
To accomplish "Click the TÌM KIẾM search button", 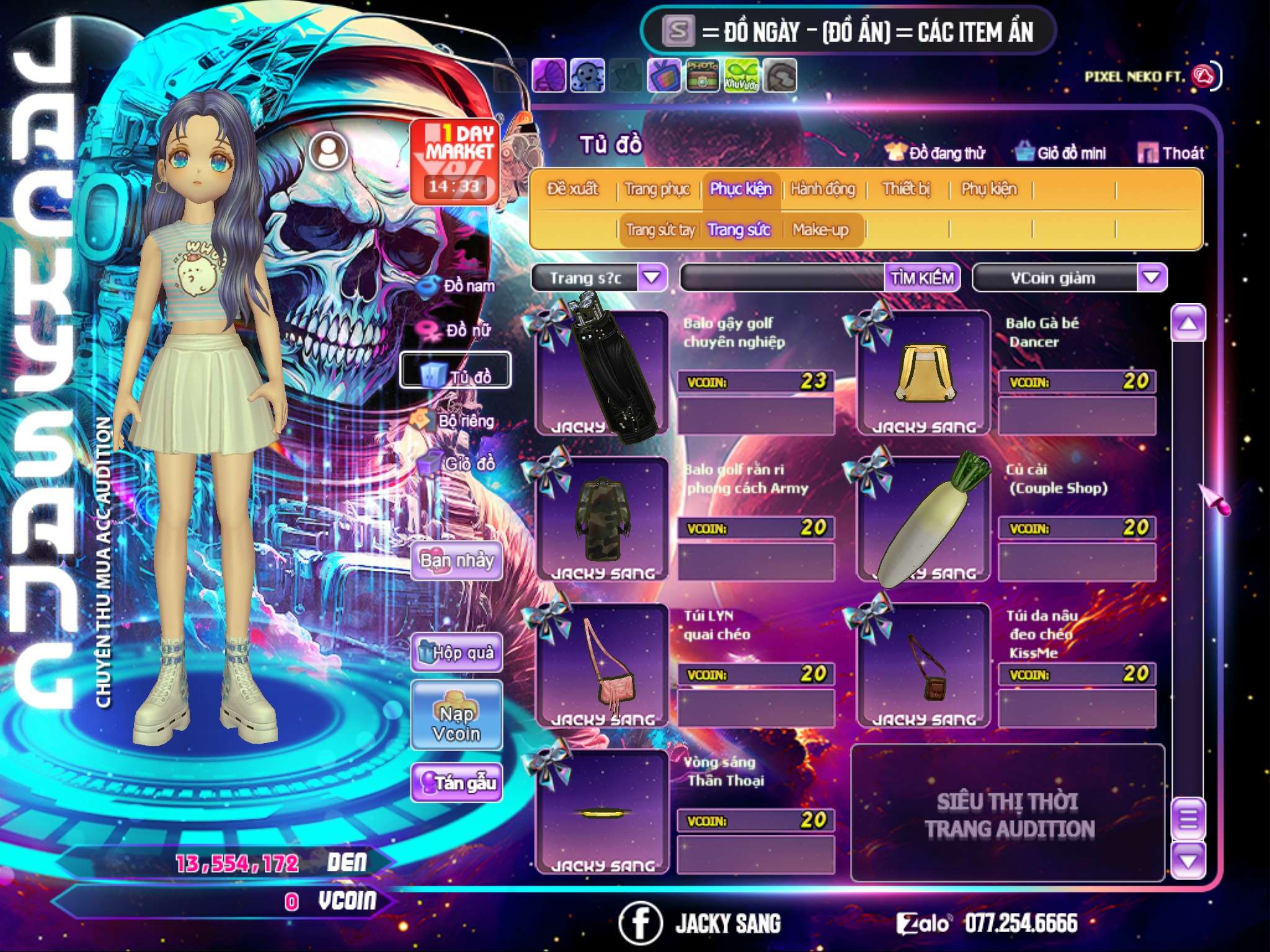I will 921,278.
